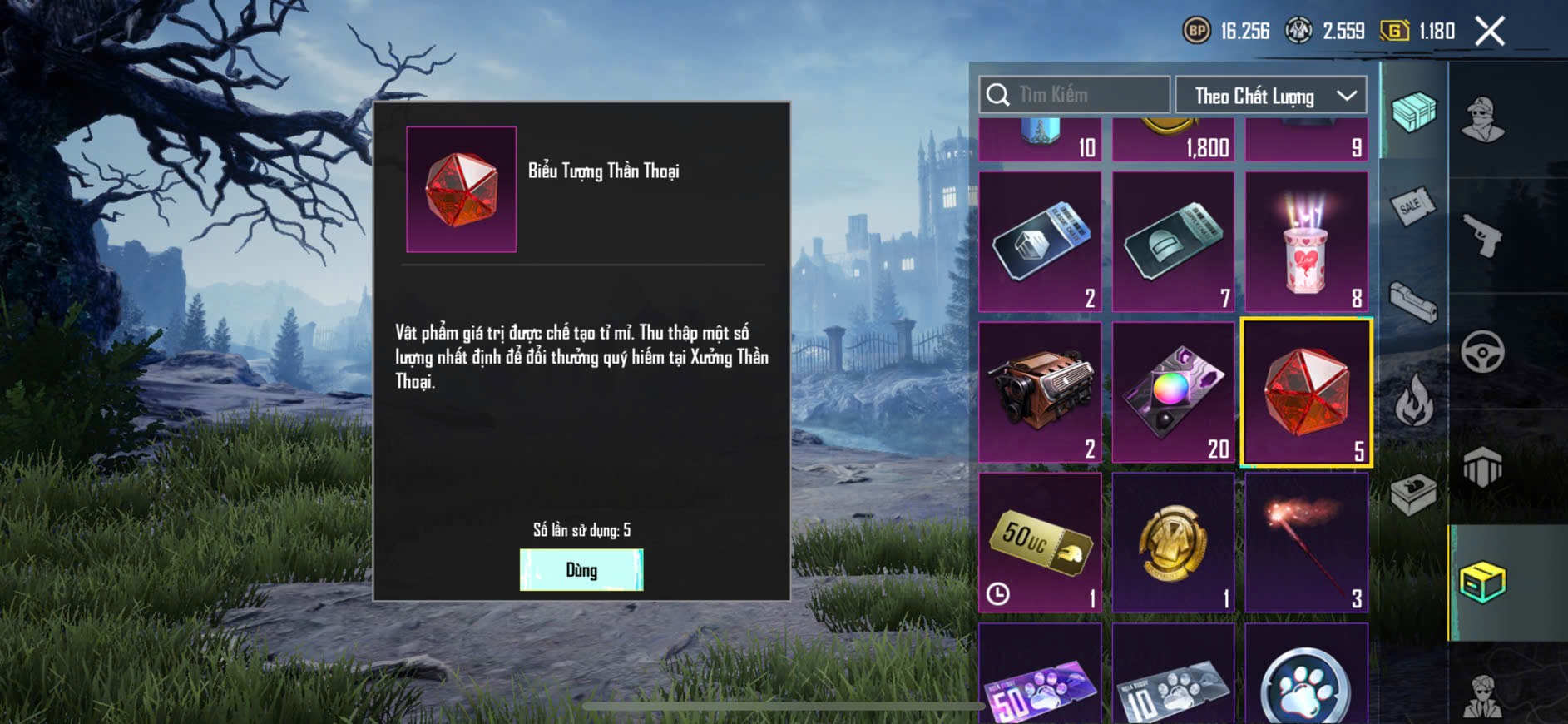Open the character outfit category at top
This screenshot has height=724, width=1568.
point(1483,119)
